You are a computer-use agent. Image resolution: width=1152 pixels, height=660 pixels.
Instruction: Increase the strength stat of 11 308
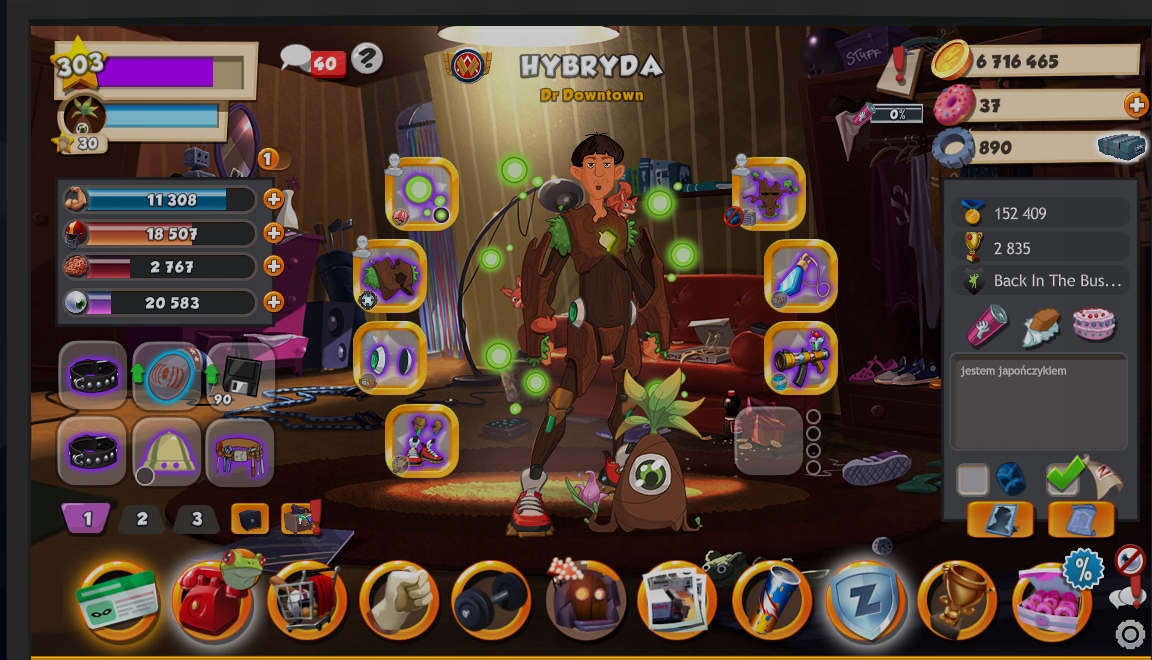tap(273, 199)
